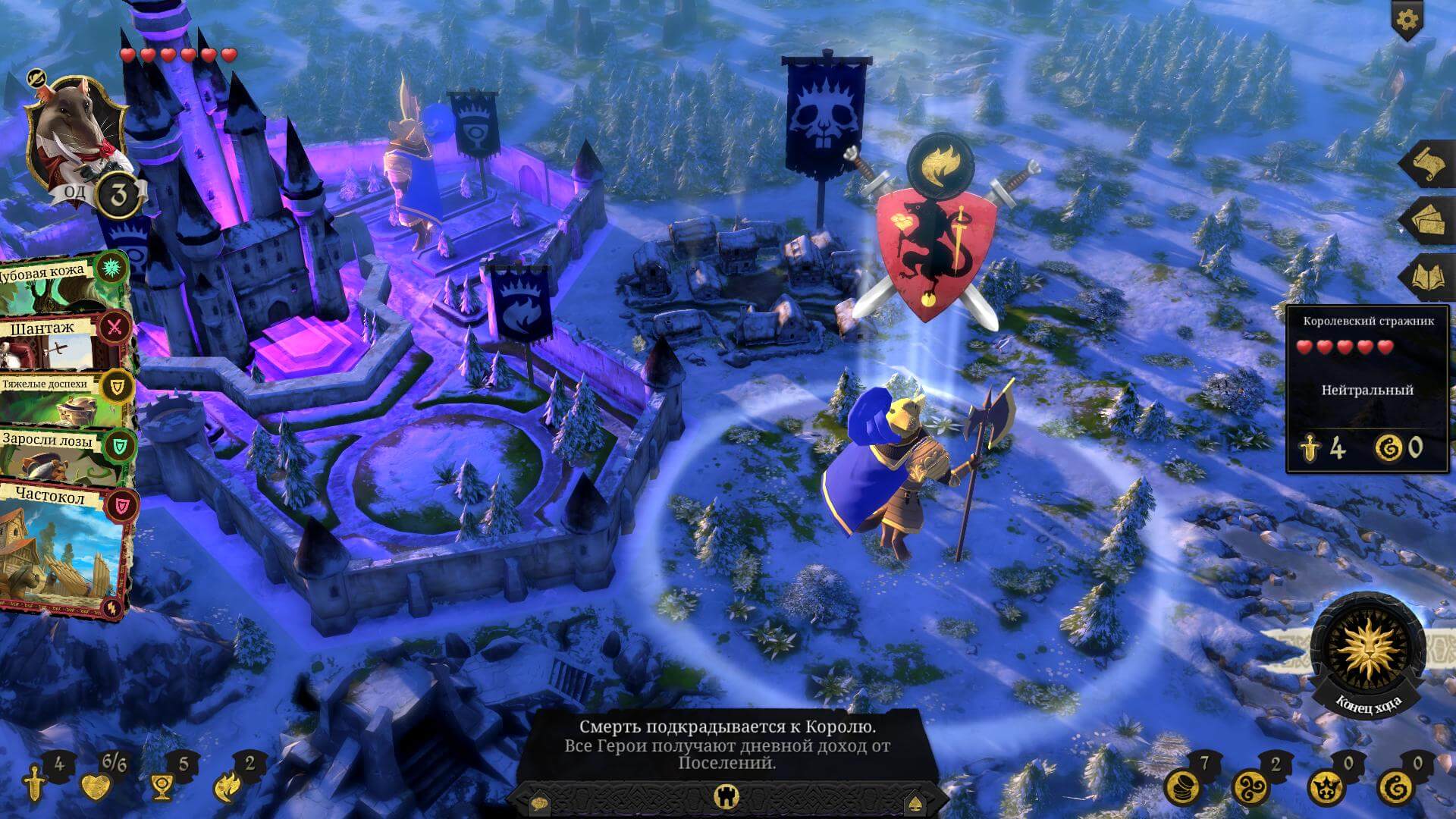This screenshot has width=1456, height=819.
Task: Show the card decks panel
Action: click(x=1429, y=221)
